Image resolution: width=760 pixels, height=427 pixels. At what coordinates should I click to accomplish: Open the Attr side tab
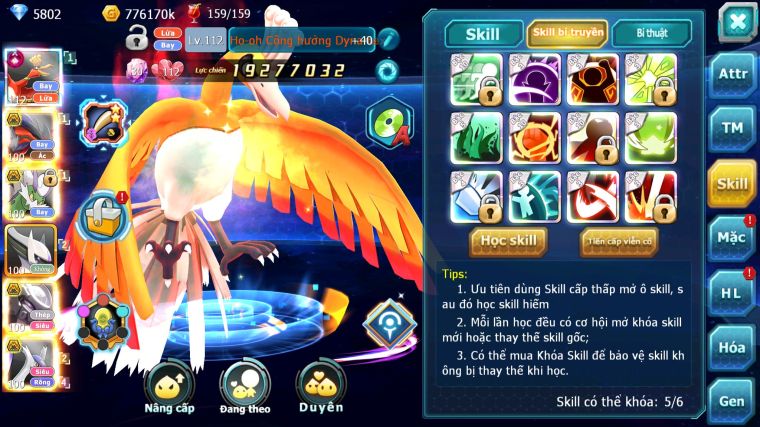tap(732, 75)
